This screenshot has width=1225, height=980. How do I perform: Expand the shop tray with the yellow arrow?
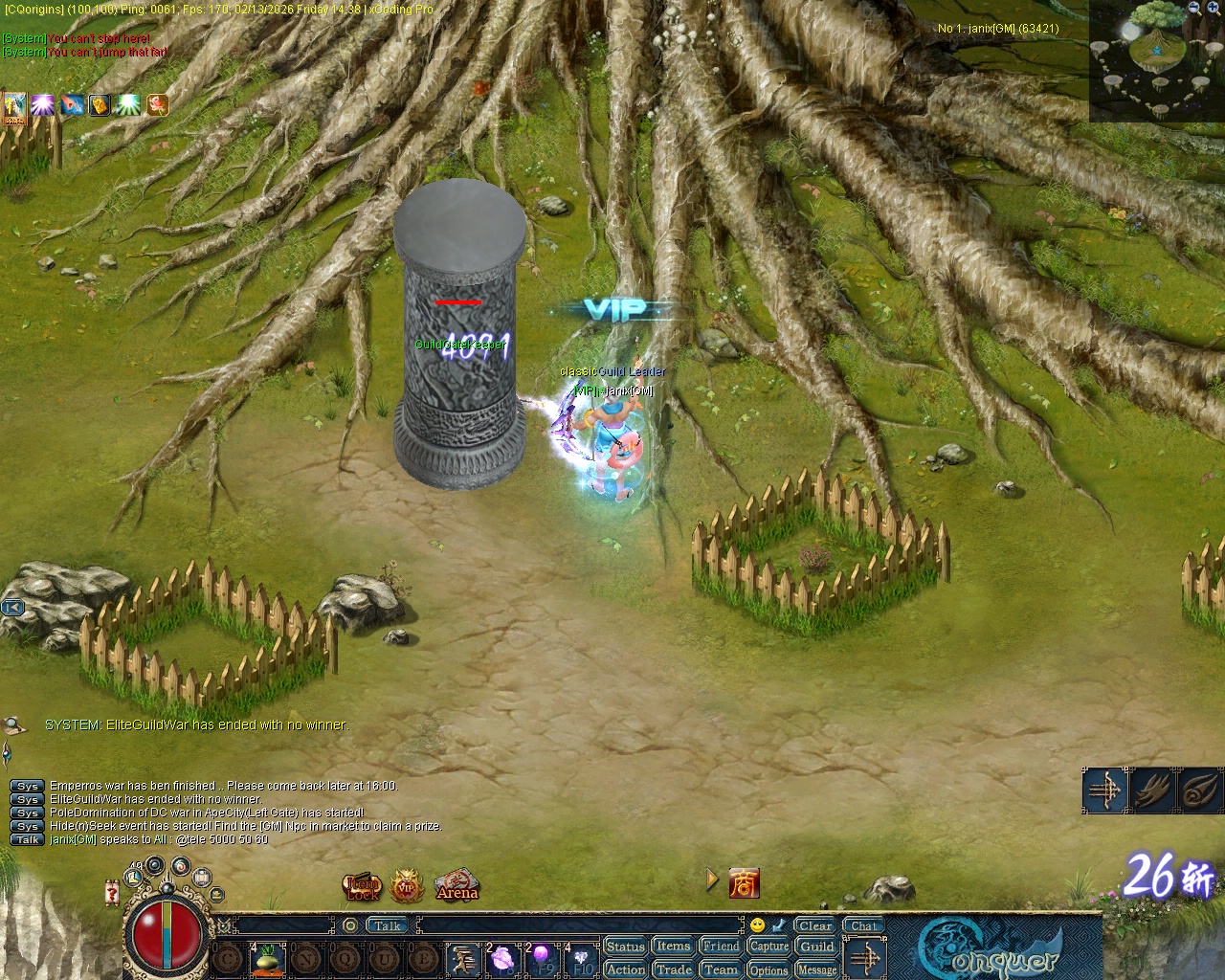click(x=710, y=880)
